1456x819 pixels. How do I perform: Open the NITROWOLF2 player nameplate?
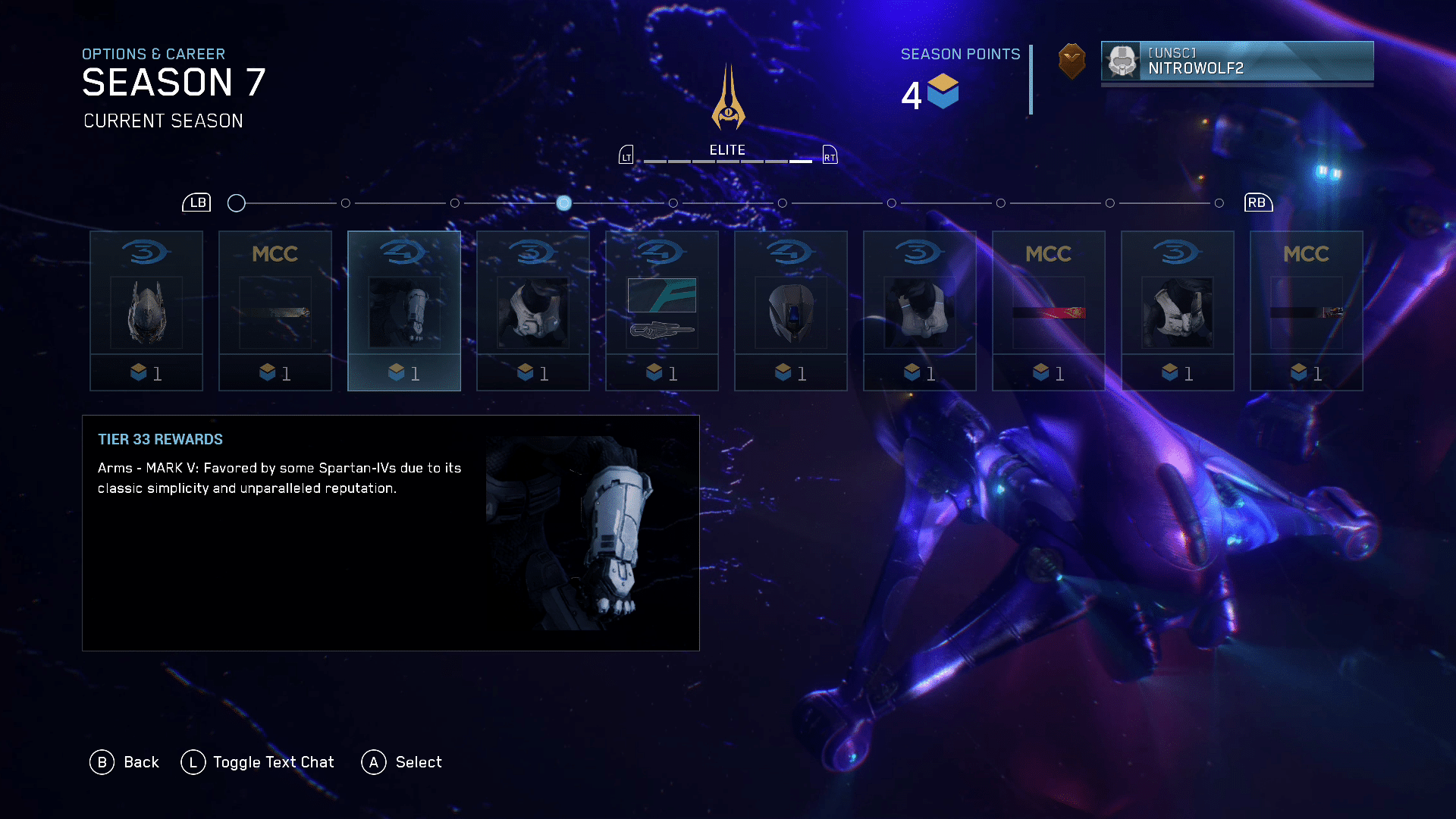tap(1237, 61)
